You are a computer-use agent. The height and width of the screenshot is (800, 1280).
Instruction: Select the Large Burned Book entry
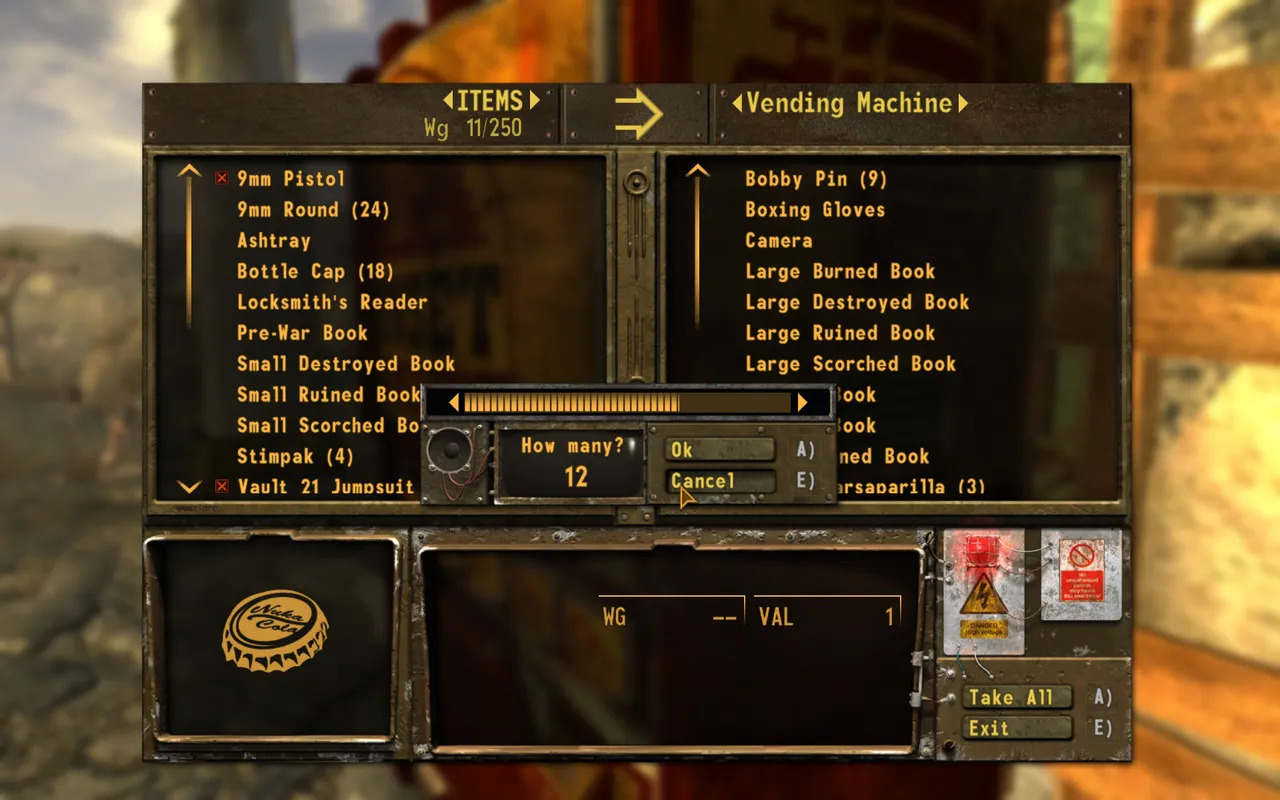(840, 272)
